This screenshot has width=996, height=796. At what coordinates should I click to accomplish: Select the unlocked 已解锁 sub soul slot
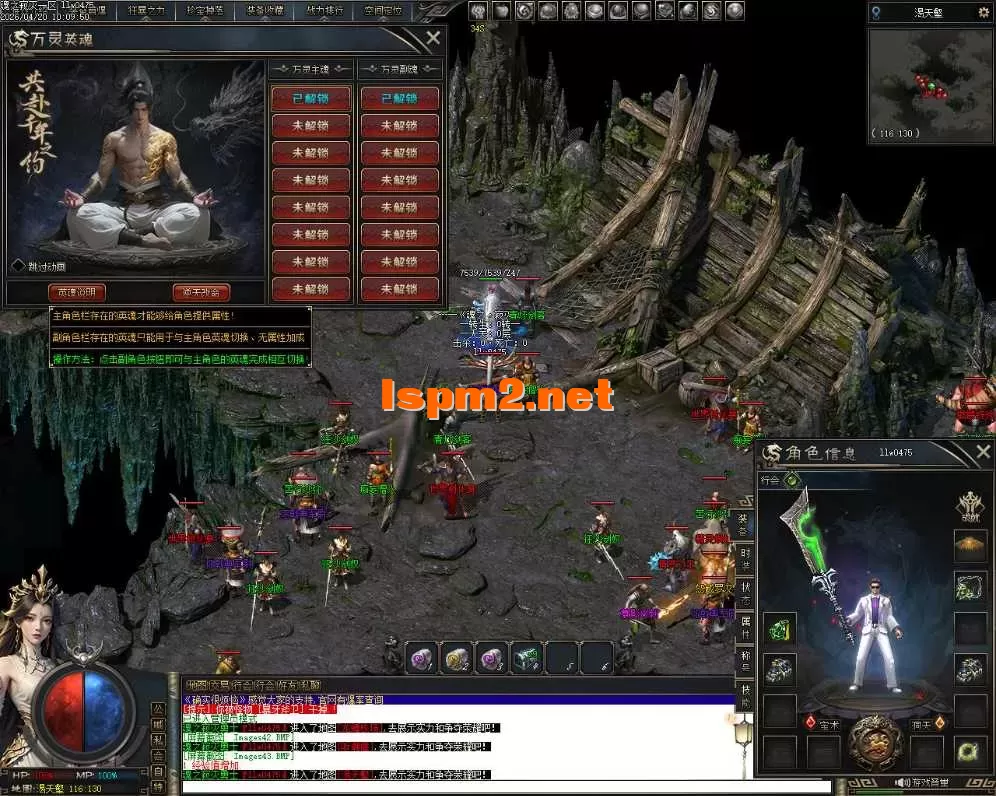pyautogui.click(x=400, y=99)
